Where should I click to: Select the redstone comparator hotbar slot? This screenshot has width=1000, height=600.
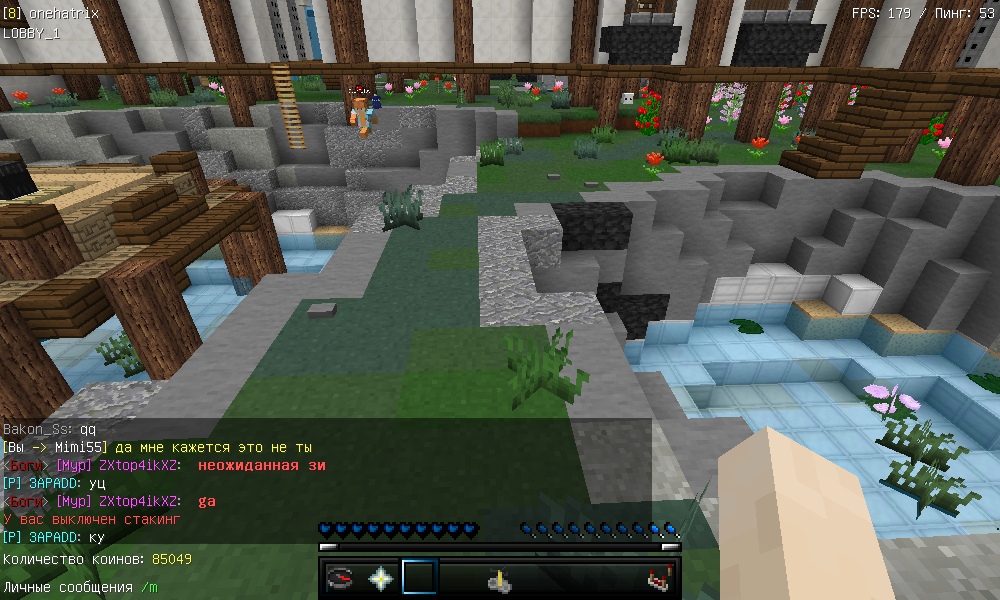(657, 578)
